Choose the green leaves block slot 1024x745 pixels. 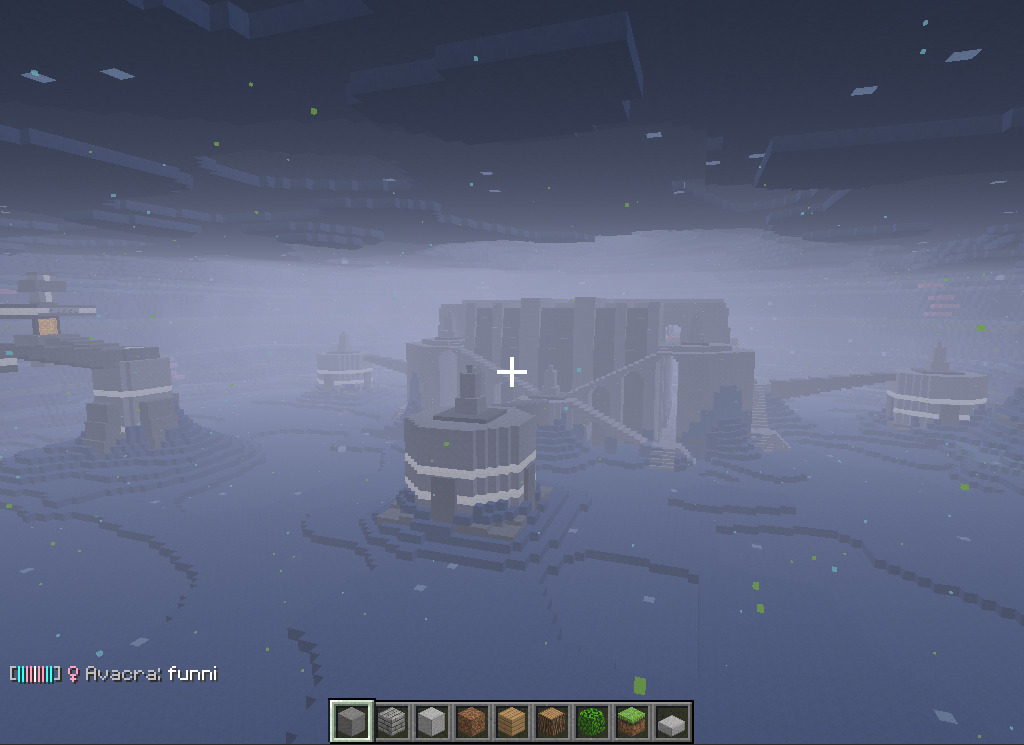pyautogui.click(x=592, y=721)
